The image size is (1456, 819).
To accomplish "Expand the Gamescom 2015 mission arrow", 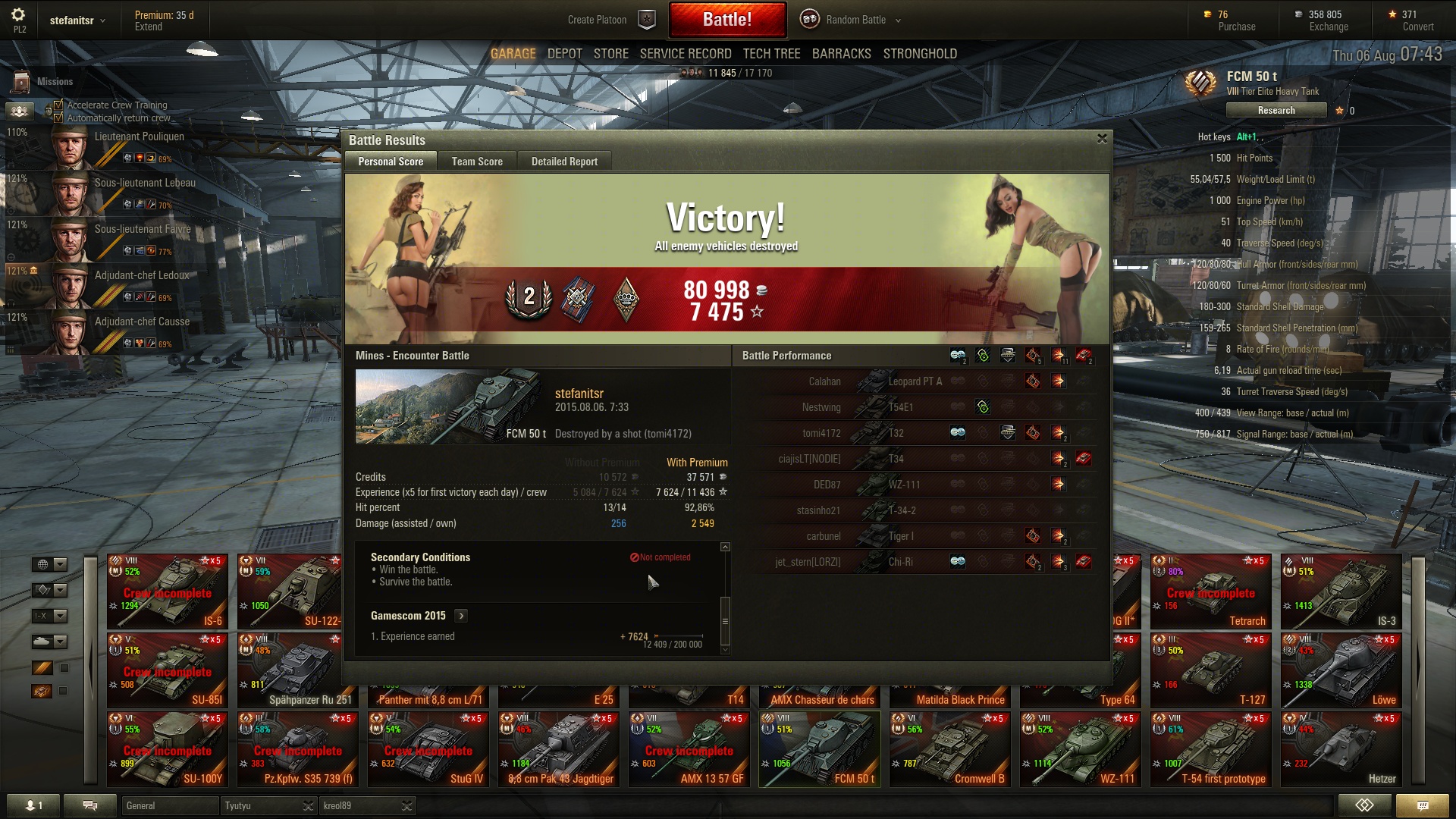I will 461,616.
